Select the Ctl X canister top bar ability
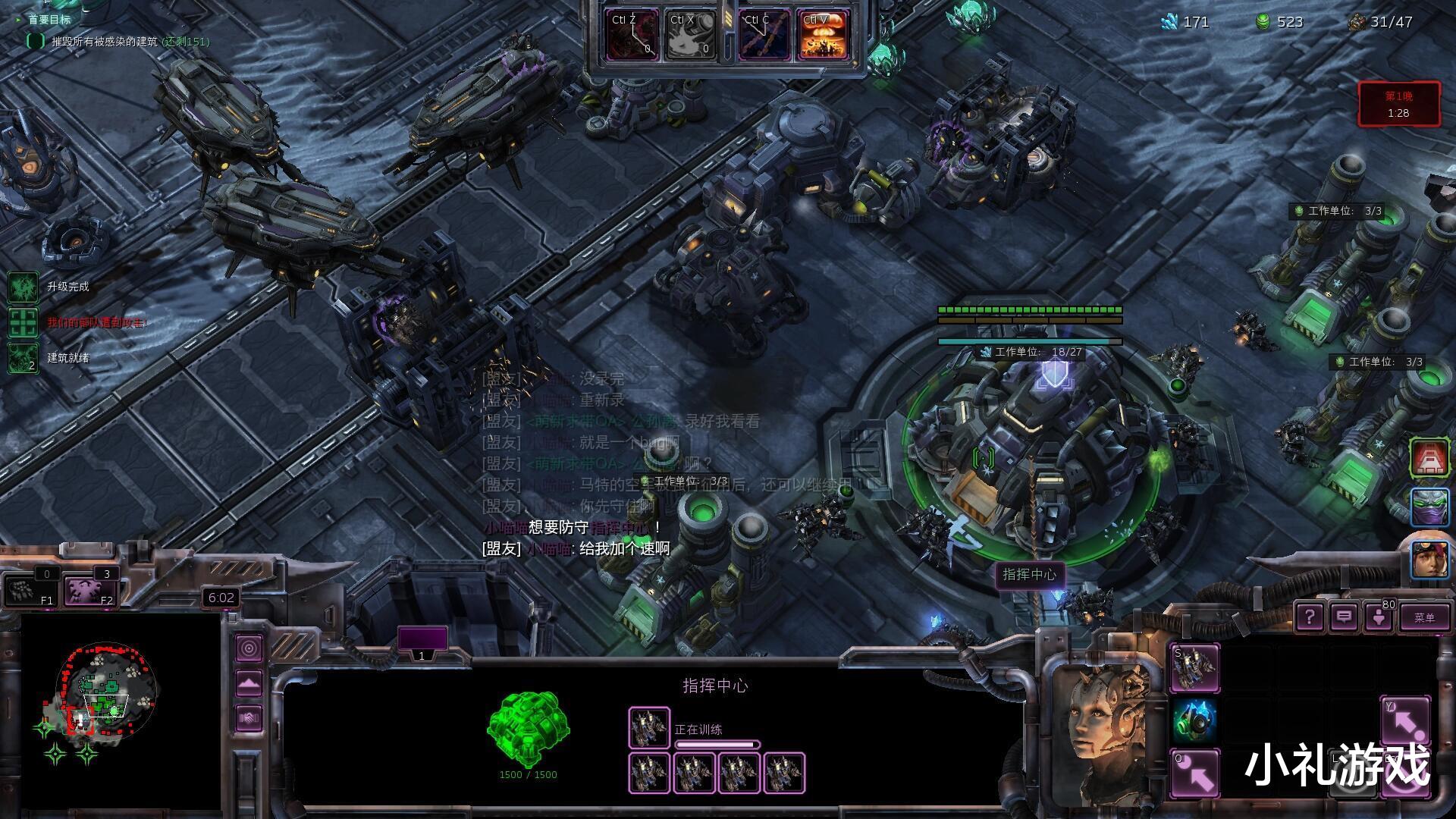The height and width of the screenshot is (819, 1456). (690, 36)
